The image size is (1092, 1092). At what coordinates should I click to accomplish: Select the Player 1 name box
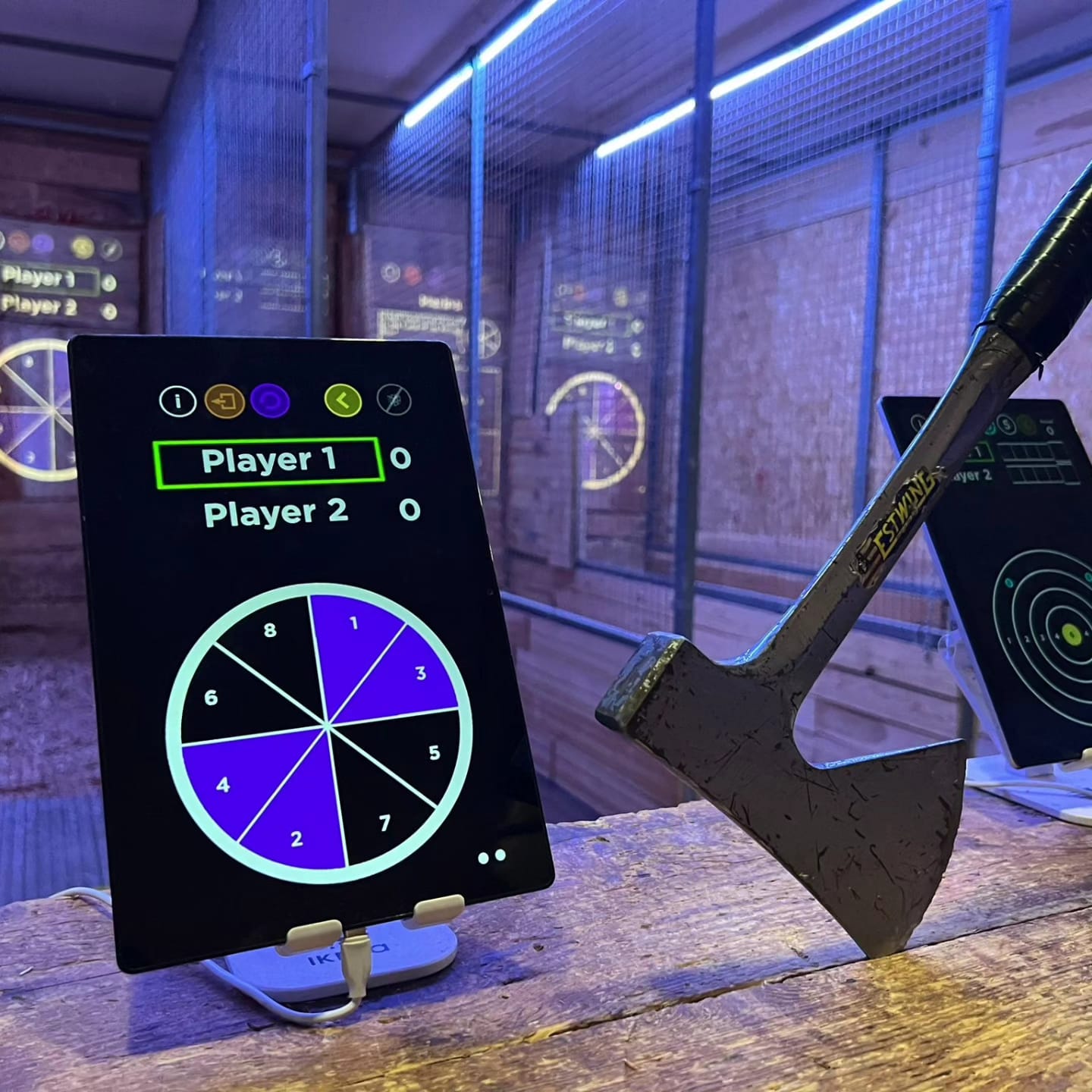coord(268,461)
